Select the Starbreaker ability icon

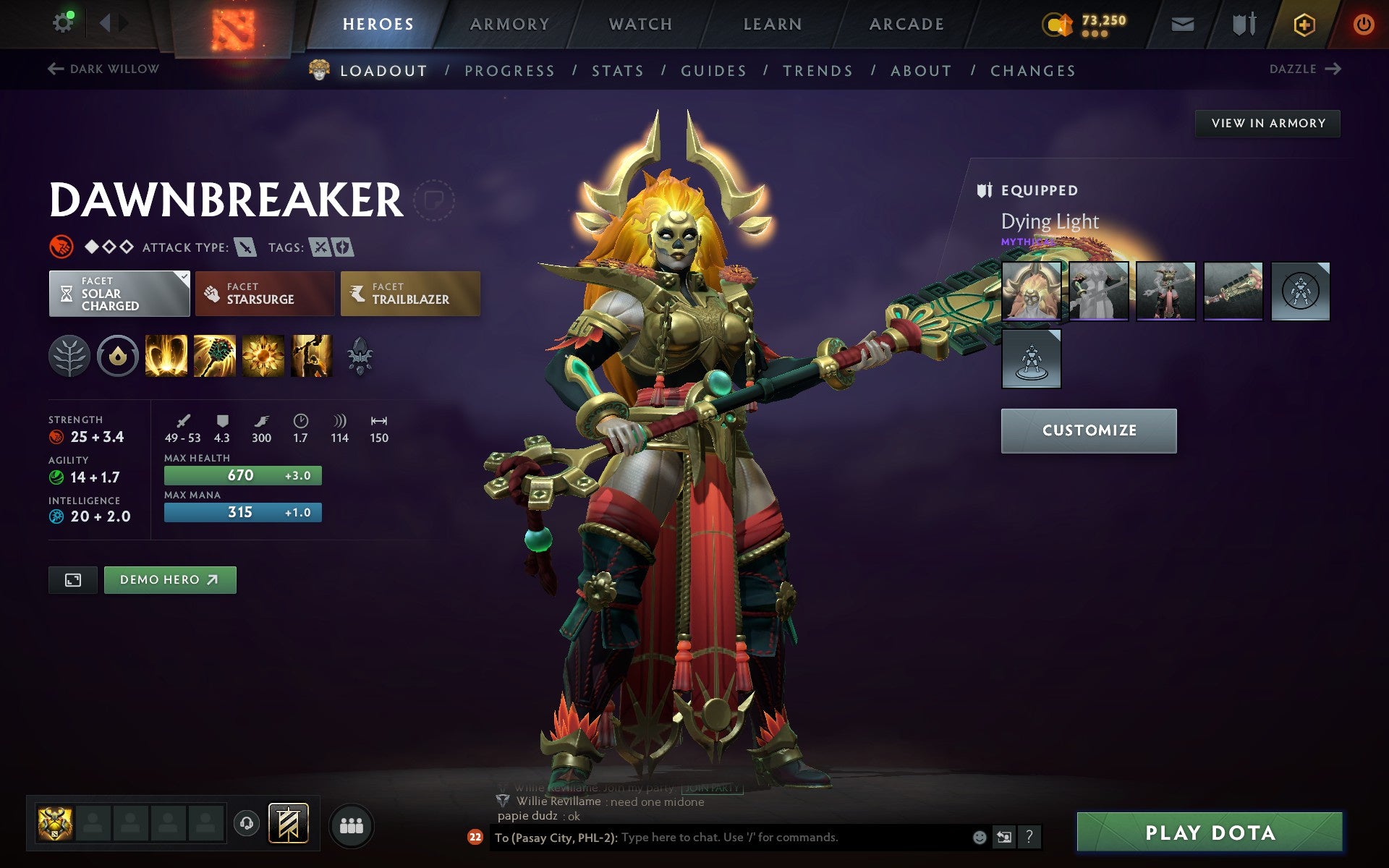167,355
